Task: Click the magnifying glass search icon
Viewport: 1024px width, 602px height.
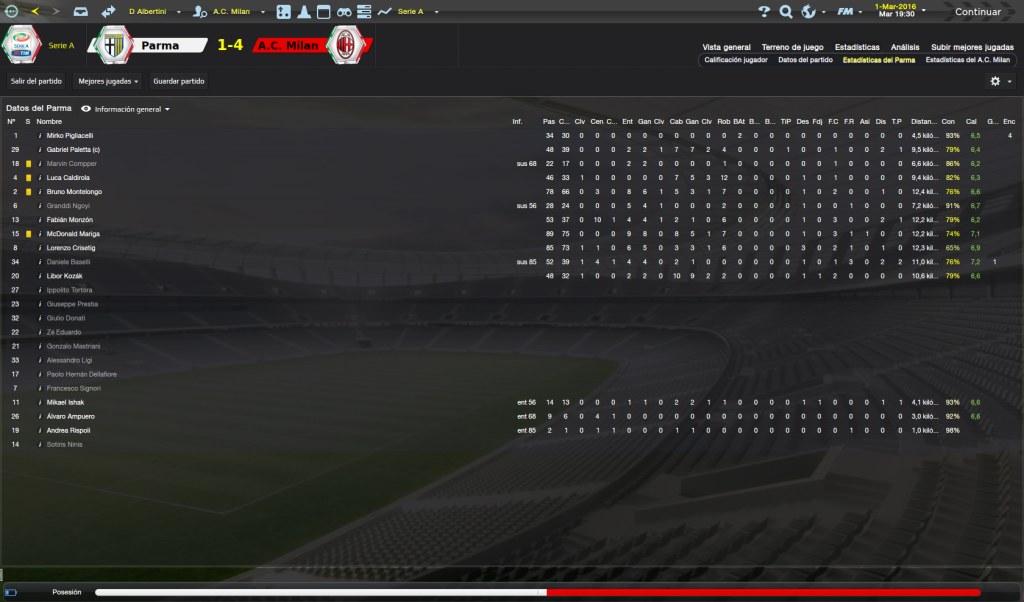Action: (x=785, y=12)
